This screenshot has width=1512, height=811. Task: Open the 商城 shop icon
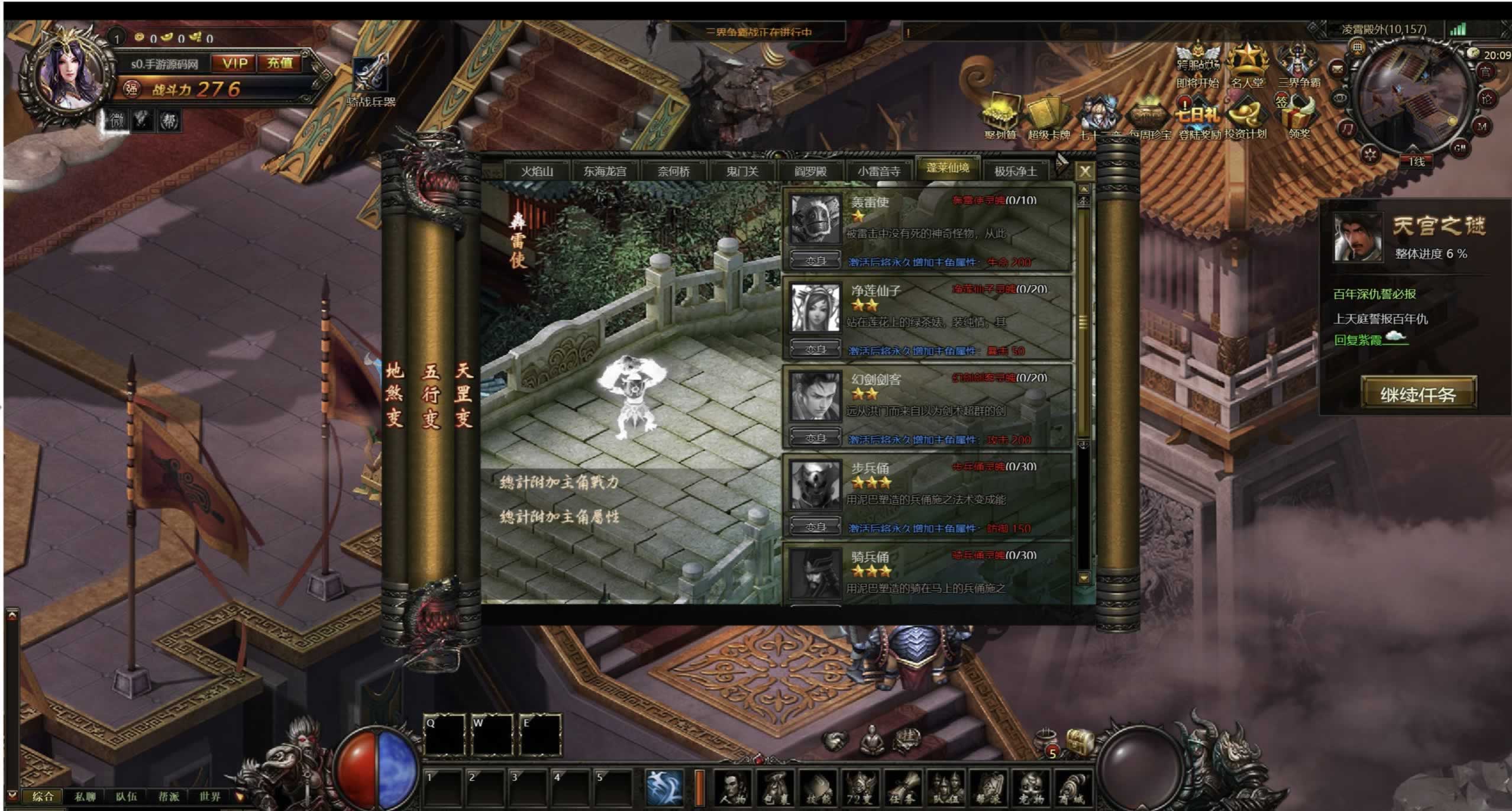pyautogui.click(x=1072, y=788)
